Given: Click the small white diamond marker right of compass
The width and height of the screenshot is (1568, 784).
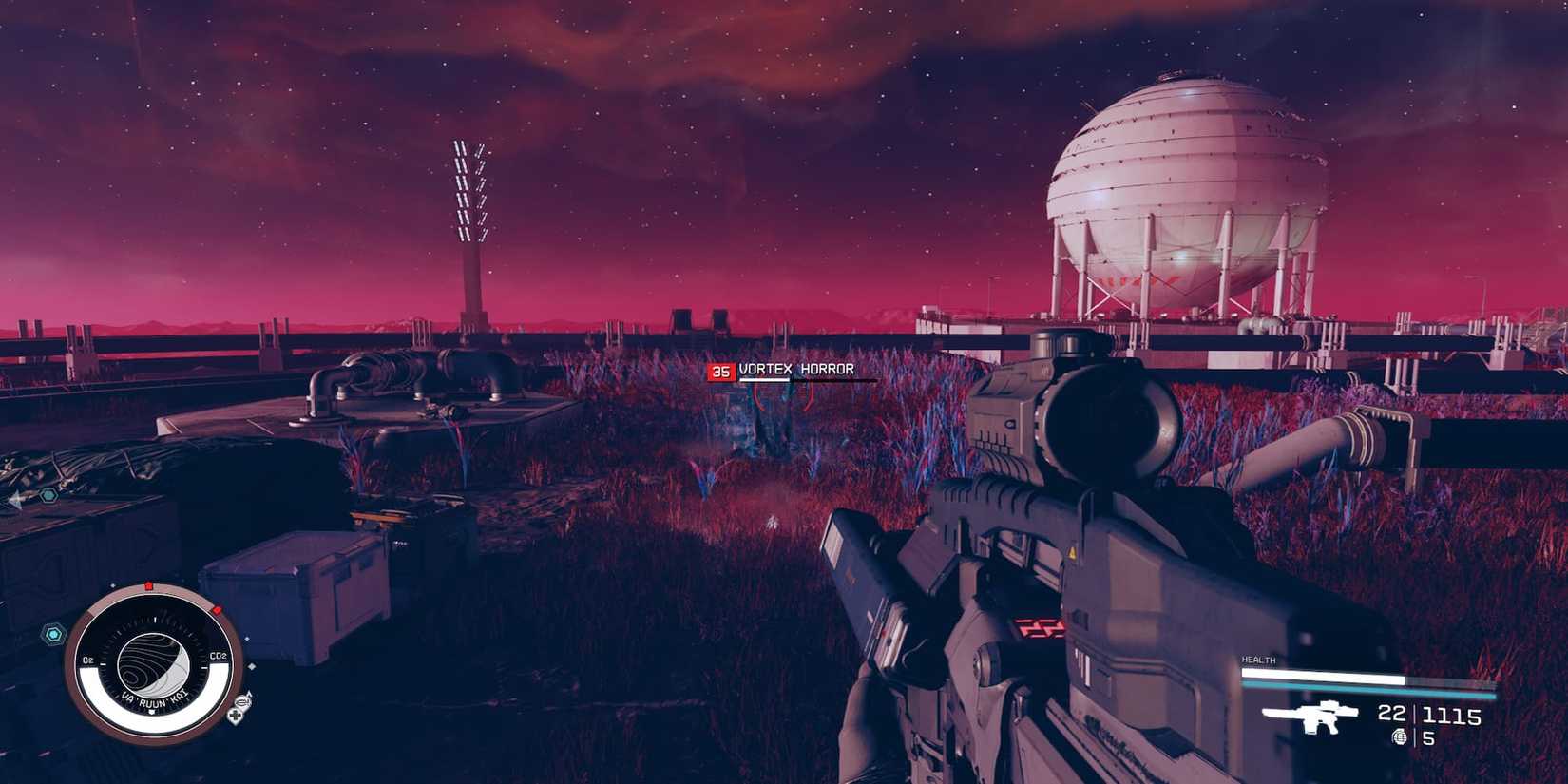Looking at the screenshot, I should (x=252, y=665).
